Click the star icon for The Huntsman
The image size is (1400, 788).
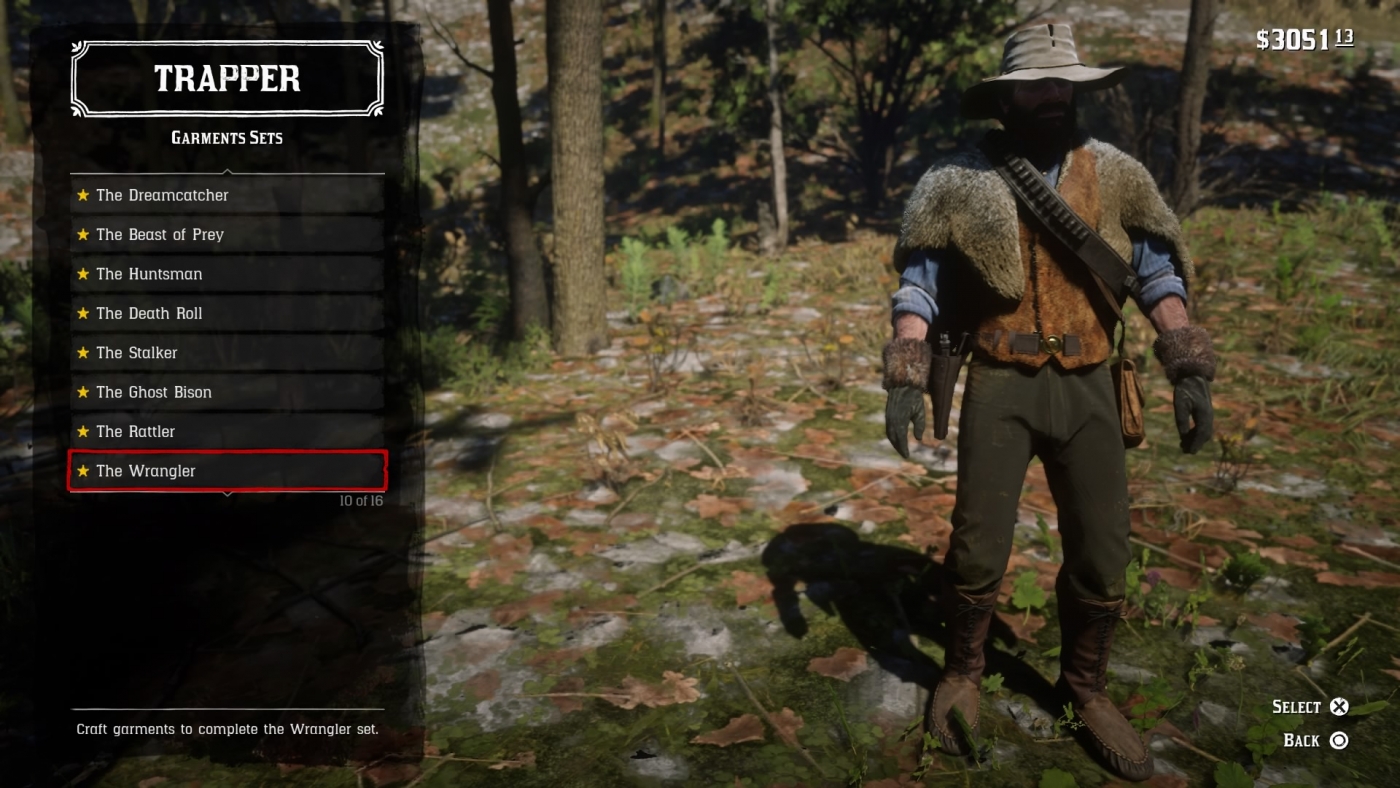[82, 273]
